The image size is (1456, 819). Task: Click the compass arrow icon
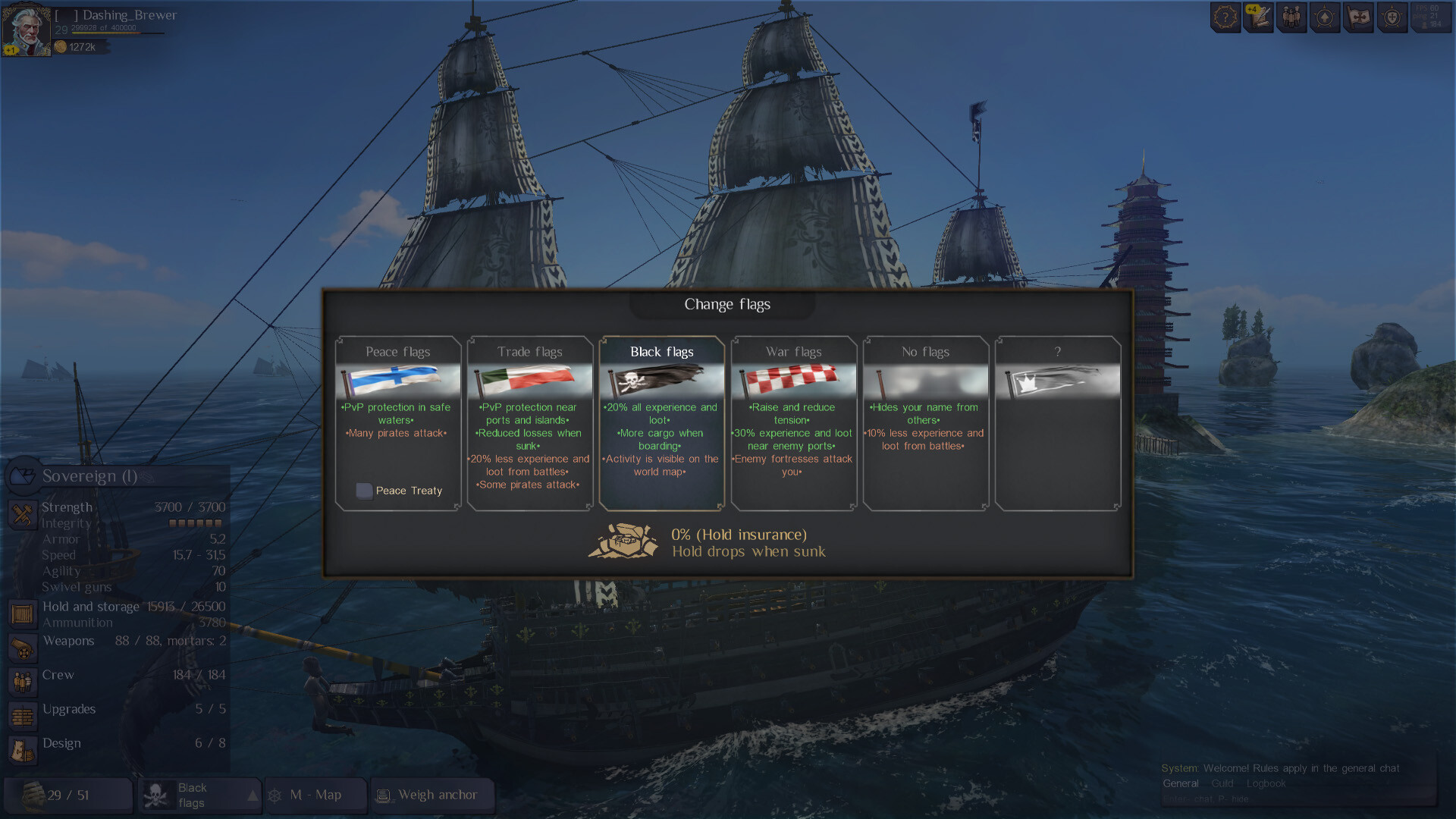tap(1325, 17)
